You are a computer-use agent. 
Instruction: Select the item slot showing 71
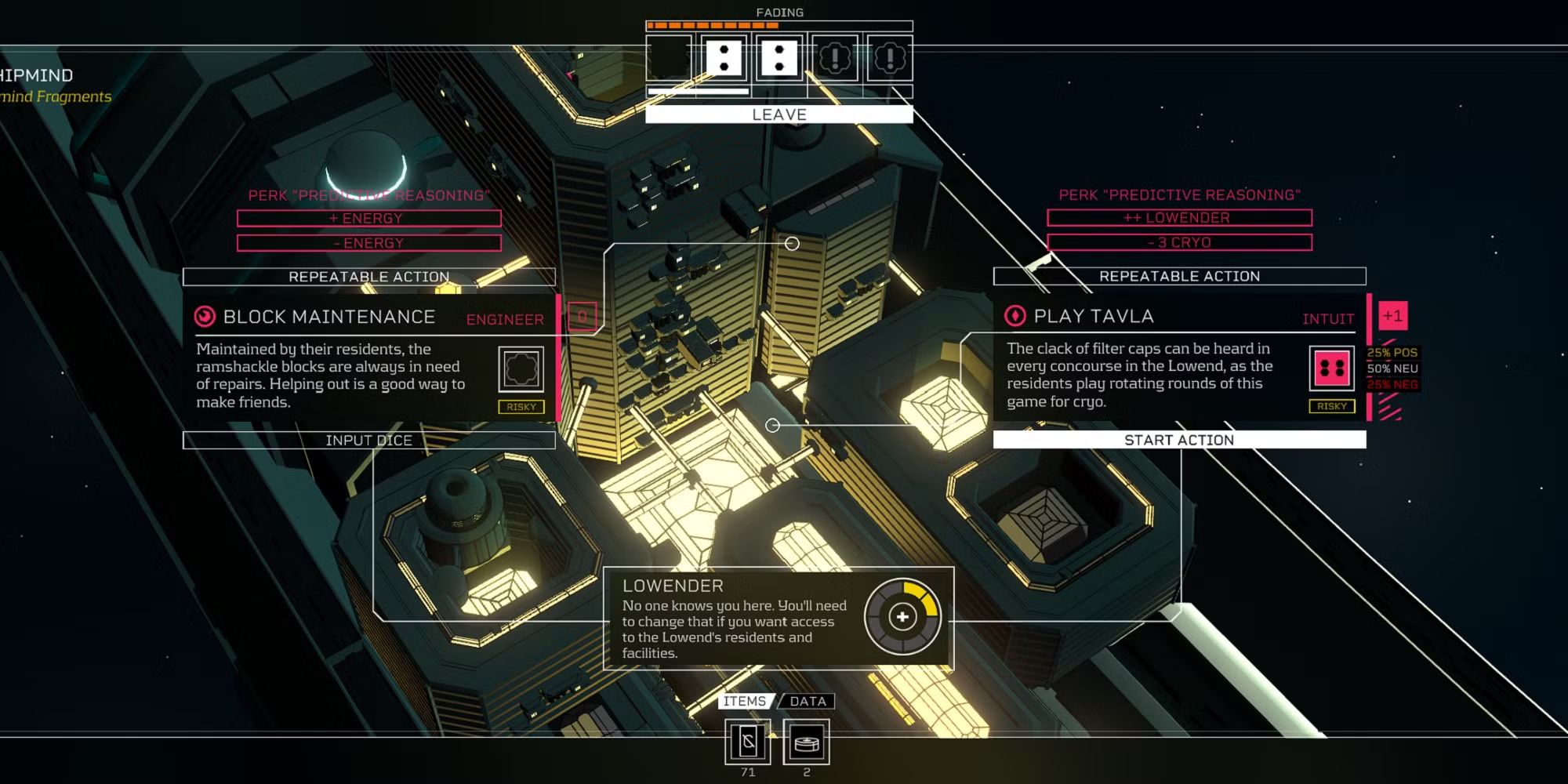pos(747,742)
